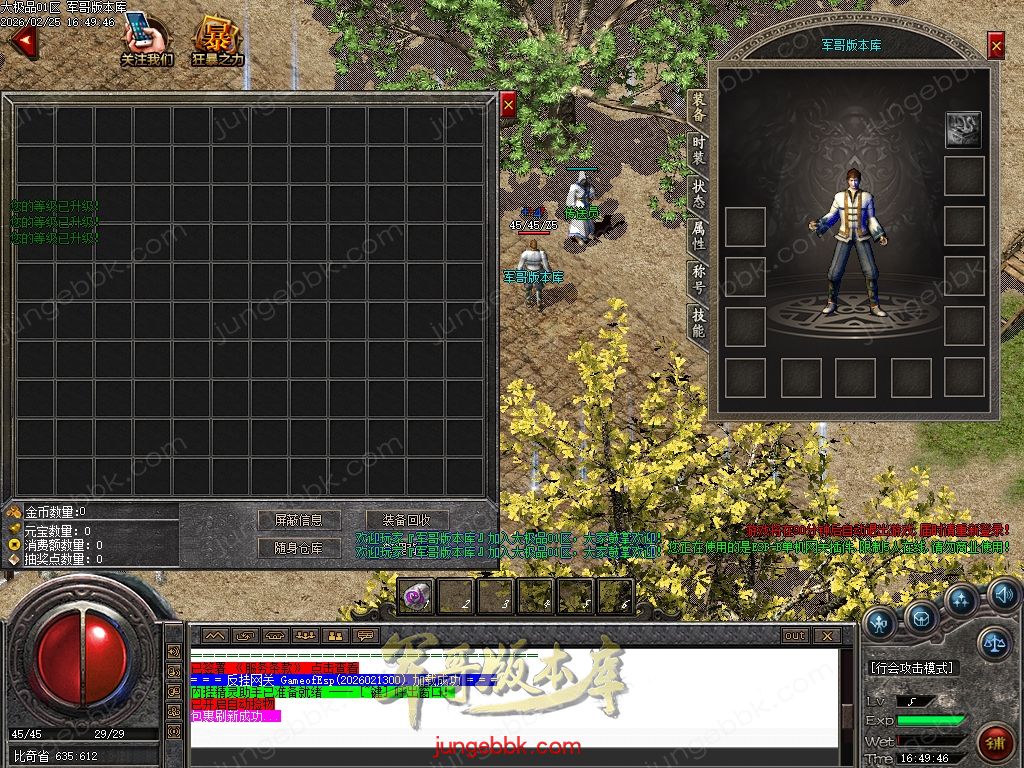This screenshot has width=1024, height=768.
Task: Select the 属性 attributes tab
Action: point(698,235)
